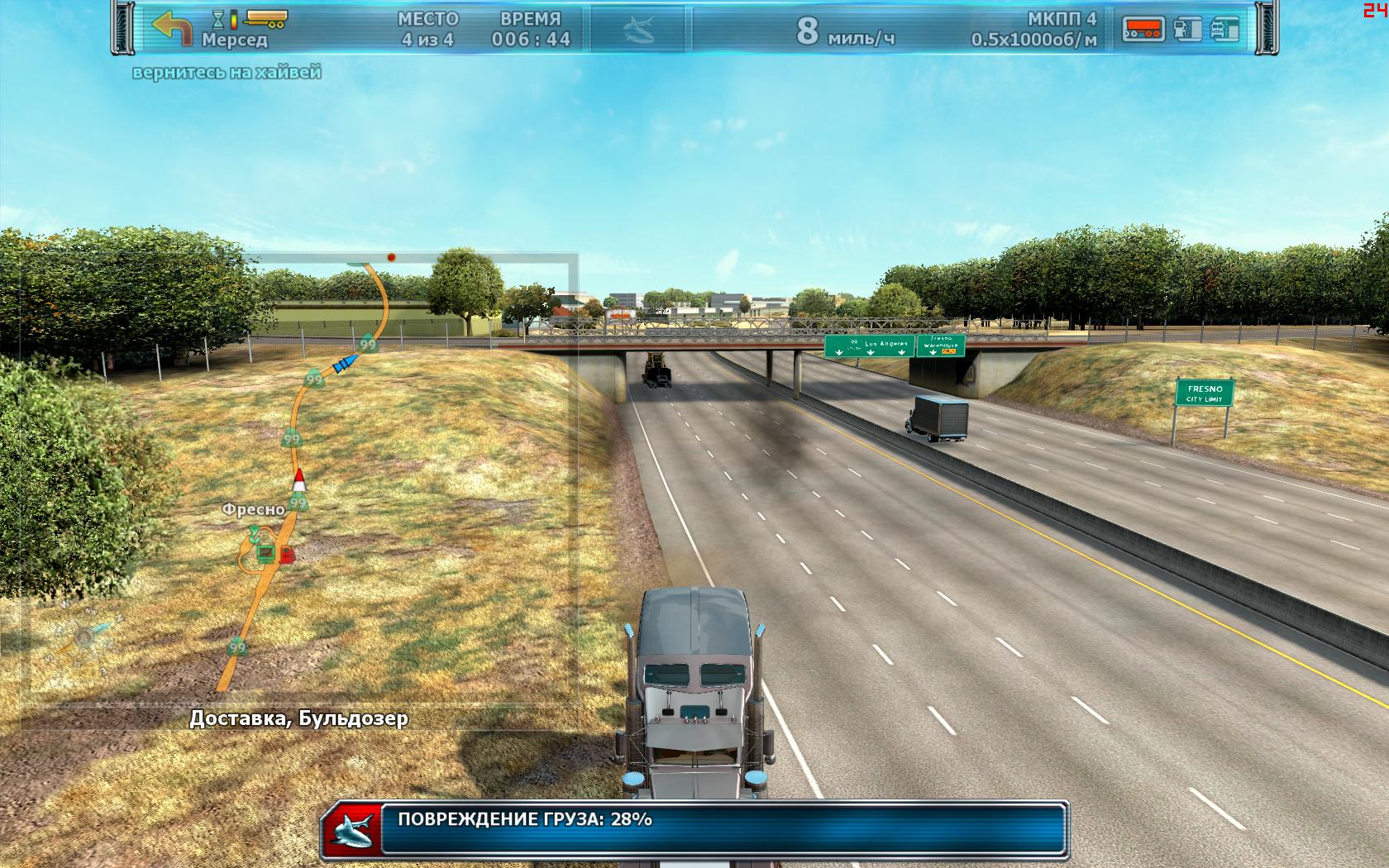
Task: Click the green computer office map marker
Action: [x=266, y=552]
